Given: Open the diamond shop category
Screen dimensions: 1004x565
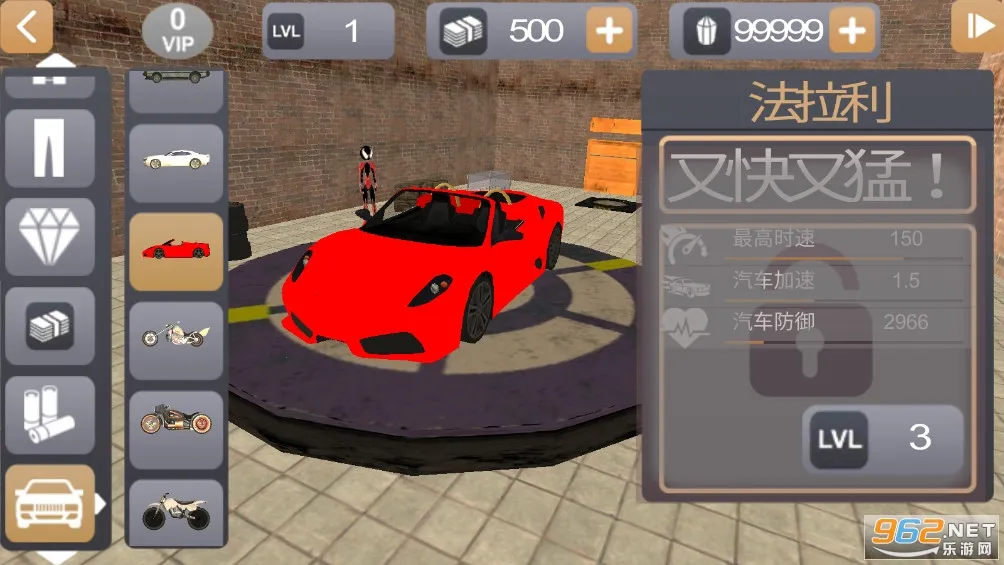Looking at the screenshot, I should coord(49,237).
